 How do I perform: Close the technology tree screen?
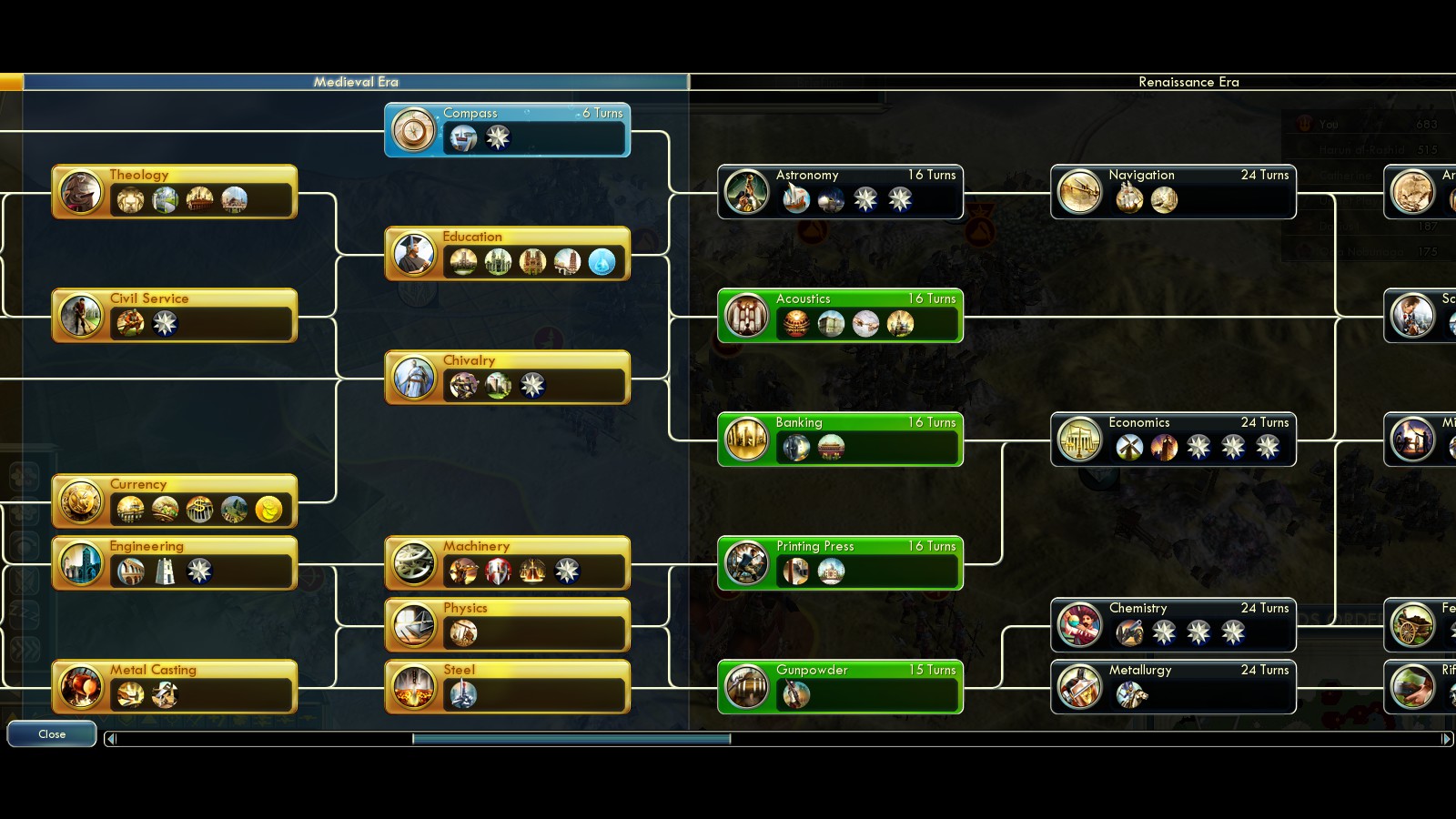pyautogui.click(x=52, y=734)
